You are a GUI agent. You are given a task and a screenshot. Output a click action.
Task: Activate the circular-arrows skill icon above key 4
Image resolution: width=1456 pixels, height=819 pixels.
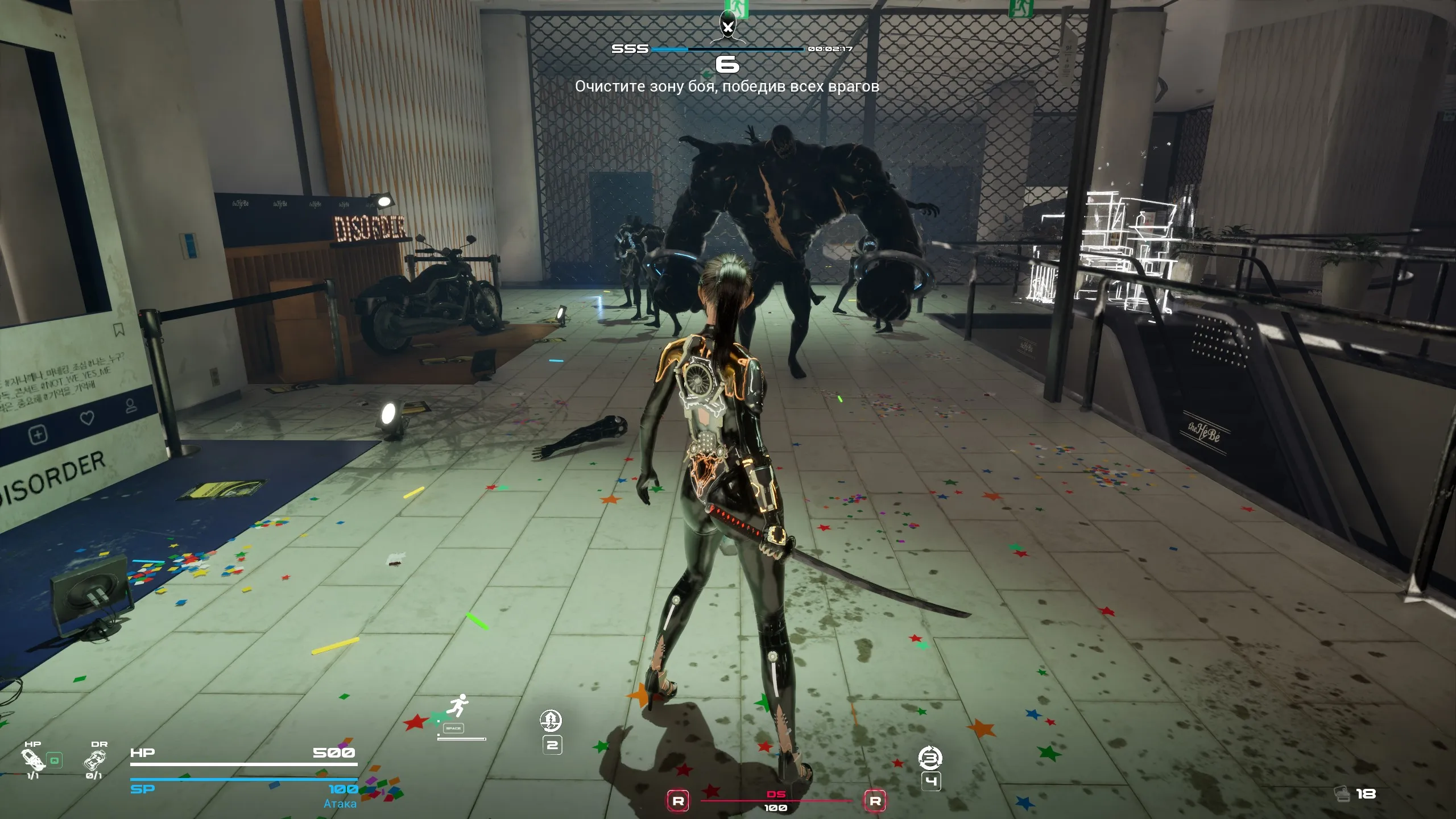[930, 758]
